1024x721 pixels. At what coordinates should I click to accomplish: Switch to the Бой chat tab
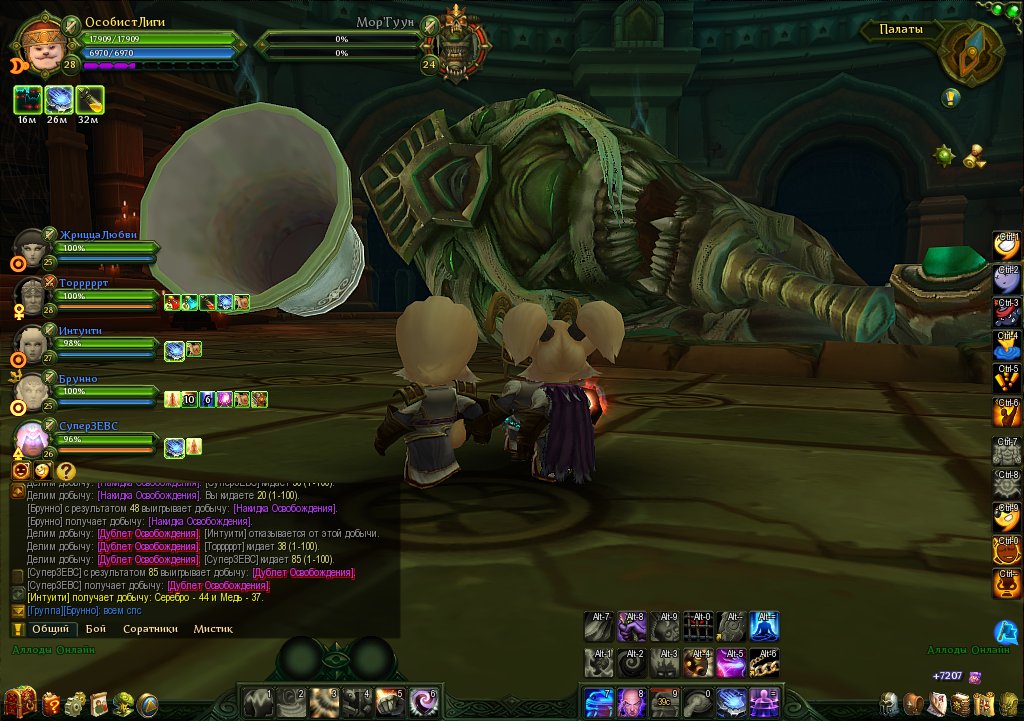point(96,629)
